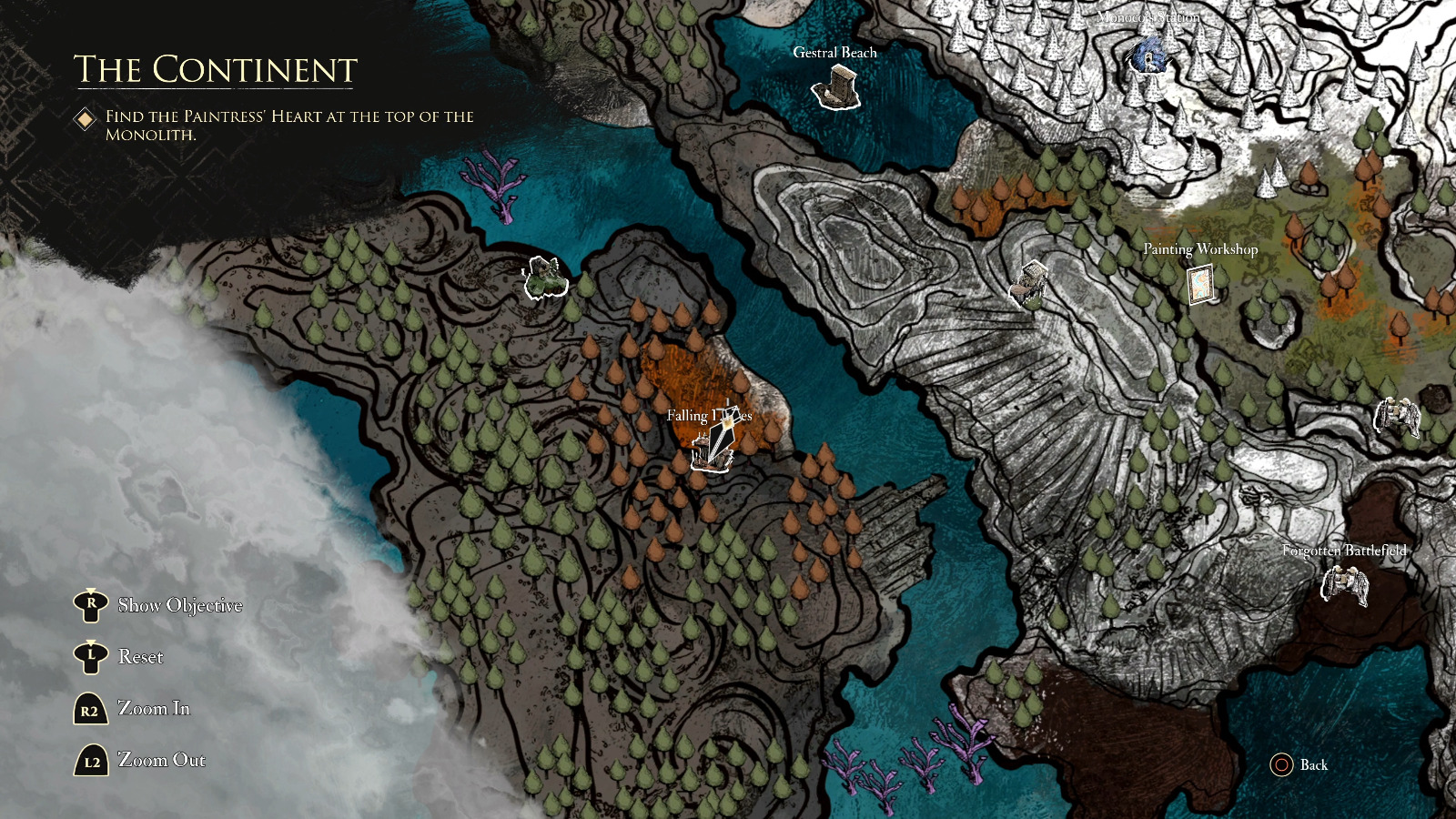Open the Forgotten Battlefield winged statue icon
The width and height of the screenshot is (1456, 819).
[x=1347, y=587]
